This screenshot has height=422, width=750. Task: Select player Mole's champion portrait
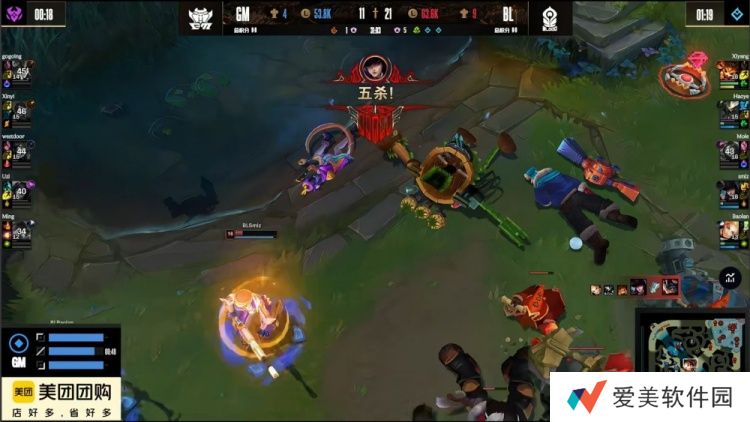click(x=731, y=151)
